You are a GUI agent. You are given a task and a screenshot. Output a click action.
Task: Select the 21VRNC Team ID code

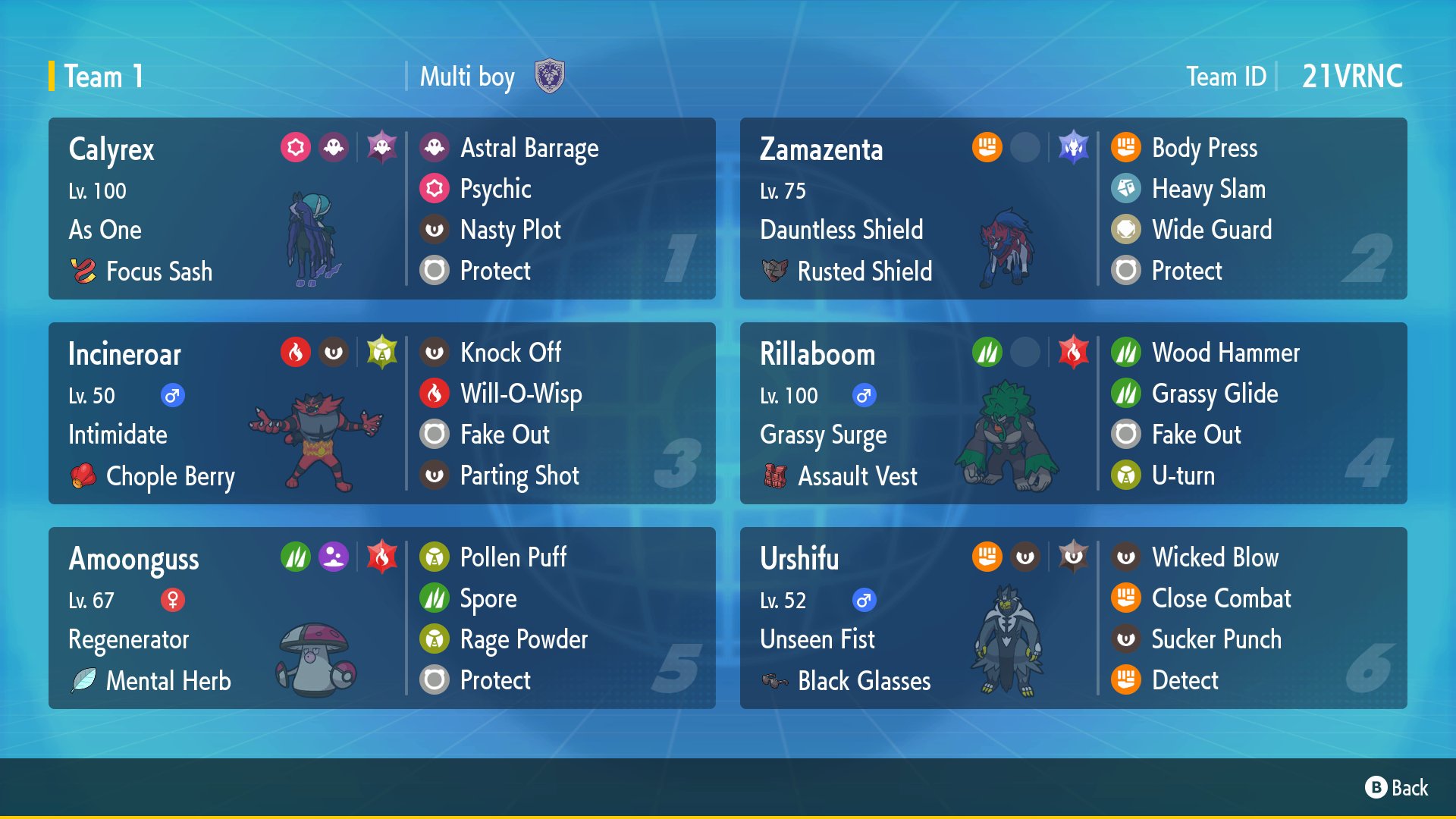coord(1352,77)
